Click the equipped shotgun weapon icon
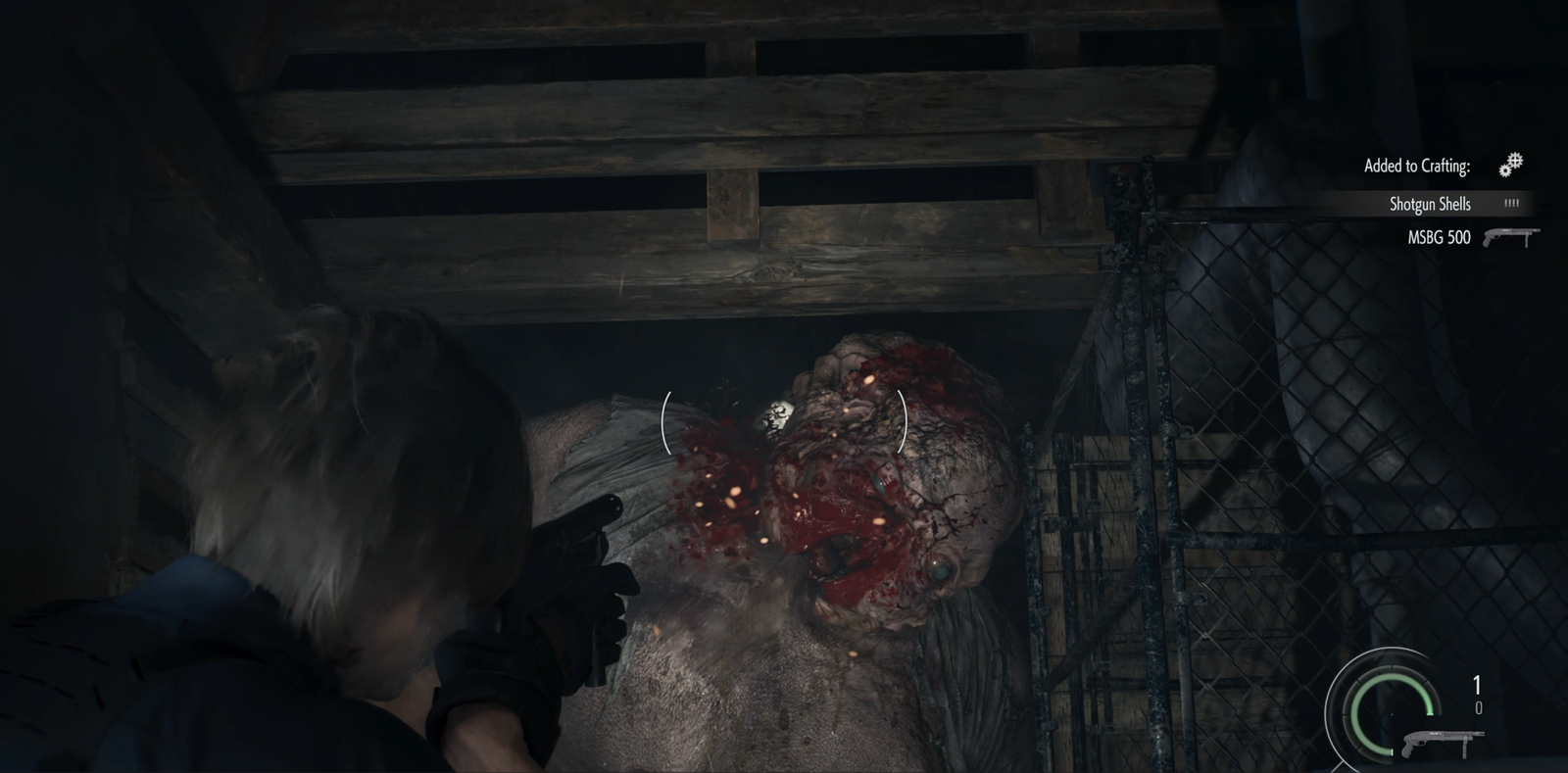This screenshot has height=773, width=1568. [1443, 744]
